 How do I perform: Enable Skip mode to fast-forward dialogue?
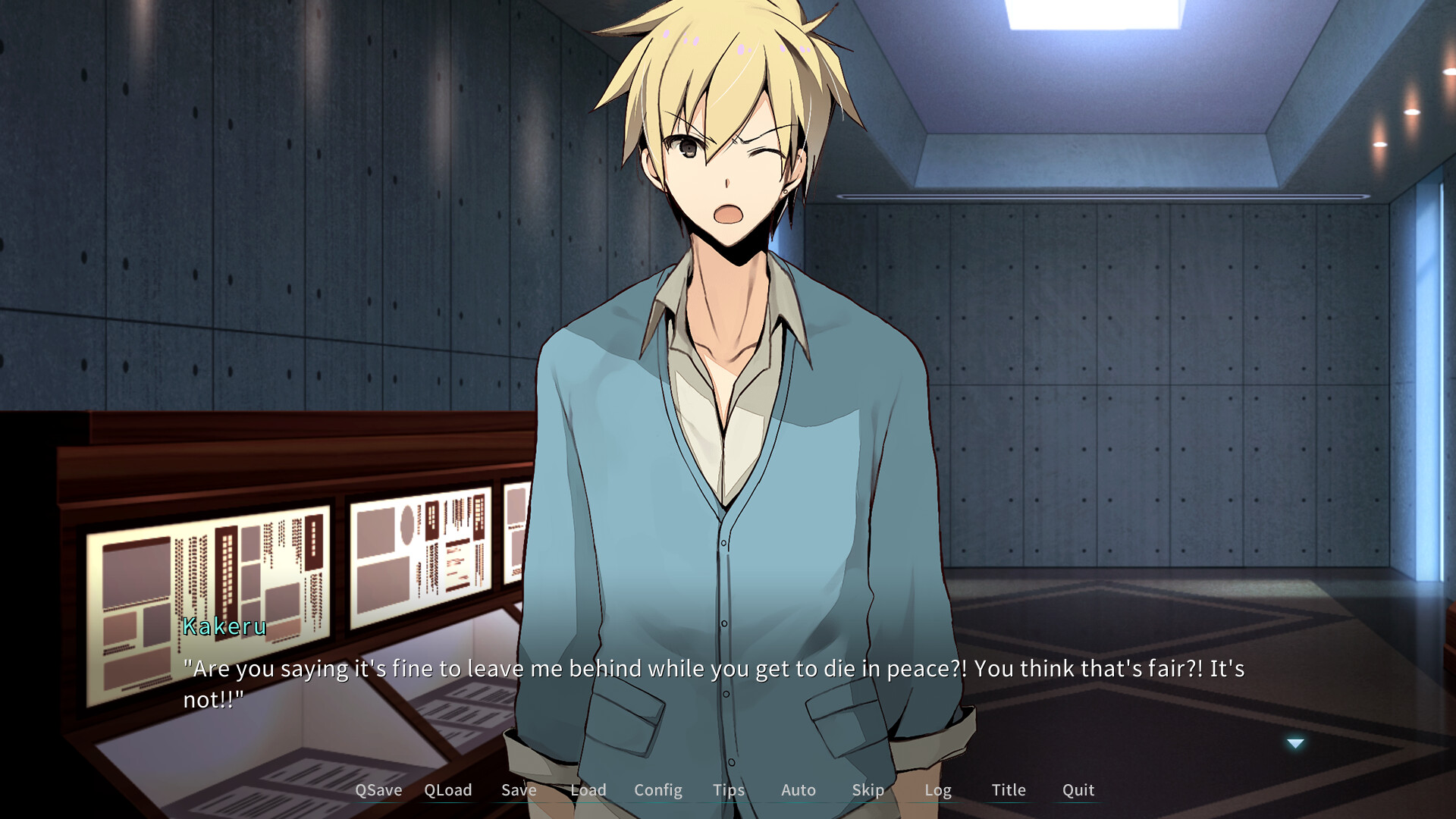(868, 790)
